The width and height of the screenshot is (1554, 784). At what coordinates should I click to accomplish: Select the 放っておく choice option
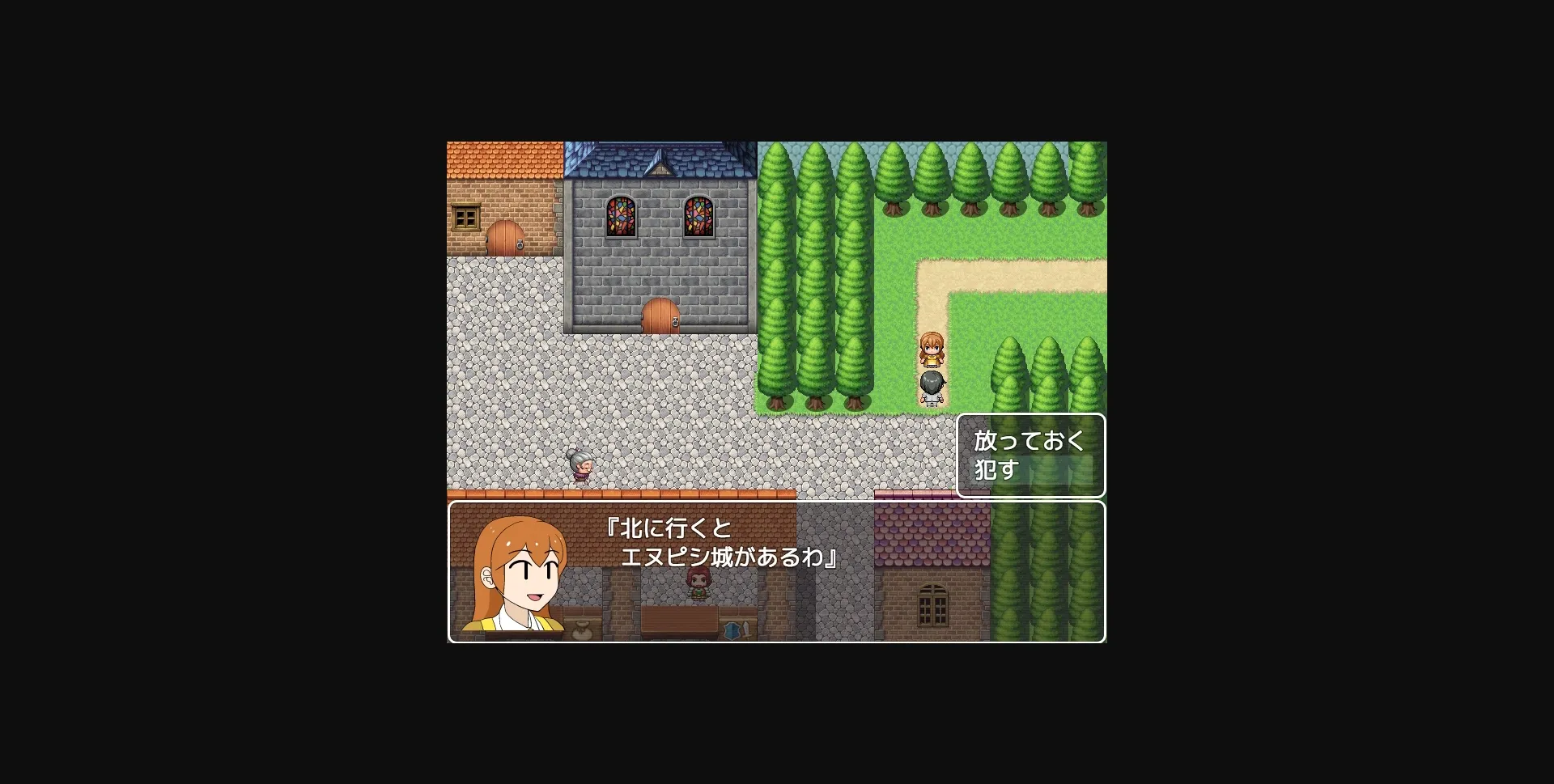click(1030, 441)
